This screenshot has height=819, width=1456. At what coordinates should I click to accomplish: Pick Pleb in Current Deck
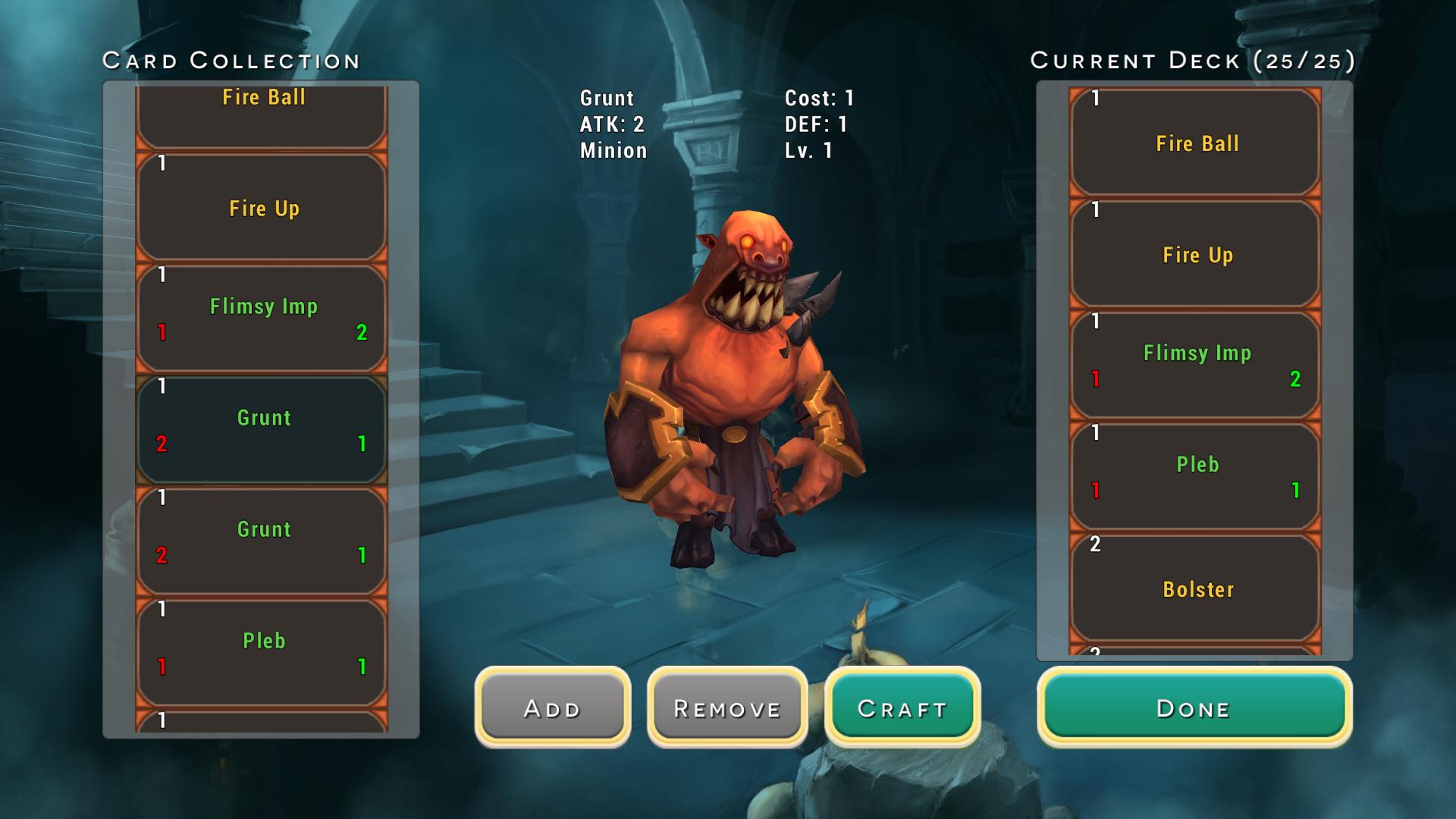(1195, 476)
